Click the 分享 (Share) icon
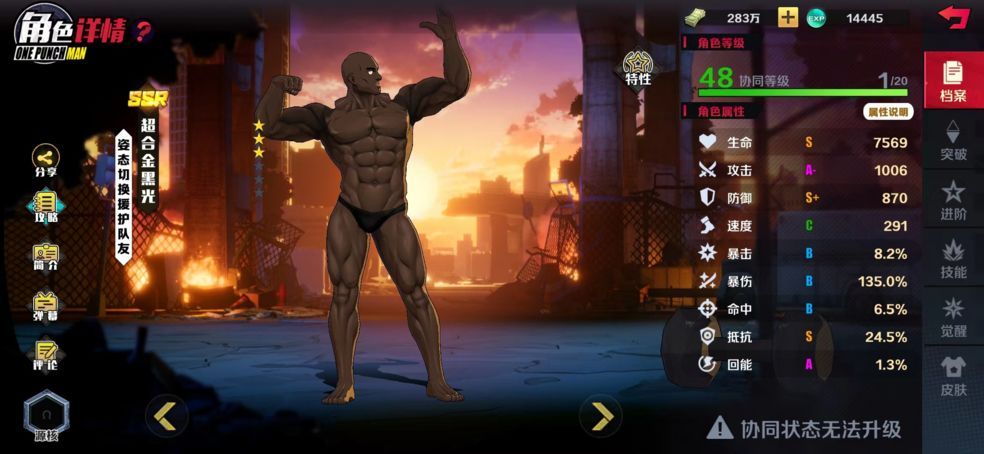Image resolution: width=984 pixels, height=454 pixels. [46, 161]
